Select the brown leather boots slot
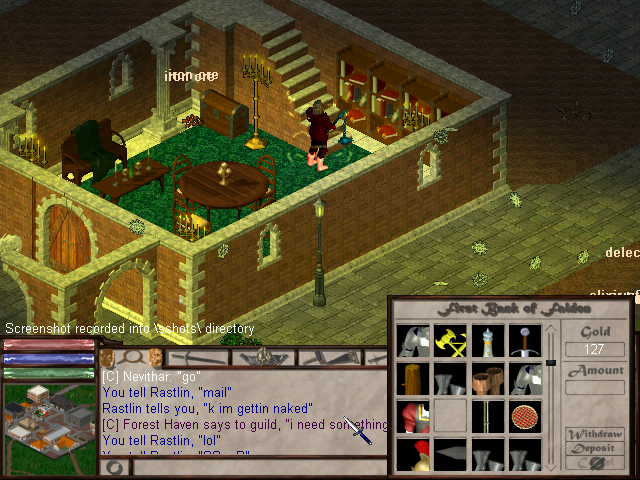The width and height of the screenshot is (640, 480). tap(487, 379)
